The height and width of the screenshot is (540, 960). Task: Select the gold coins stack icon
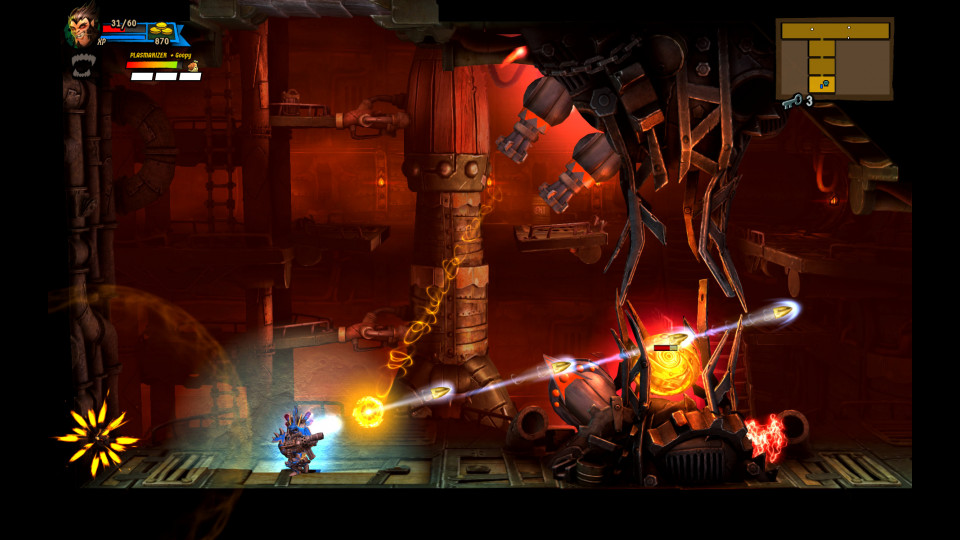pos(159,30)
